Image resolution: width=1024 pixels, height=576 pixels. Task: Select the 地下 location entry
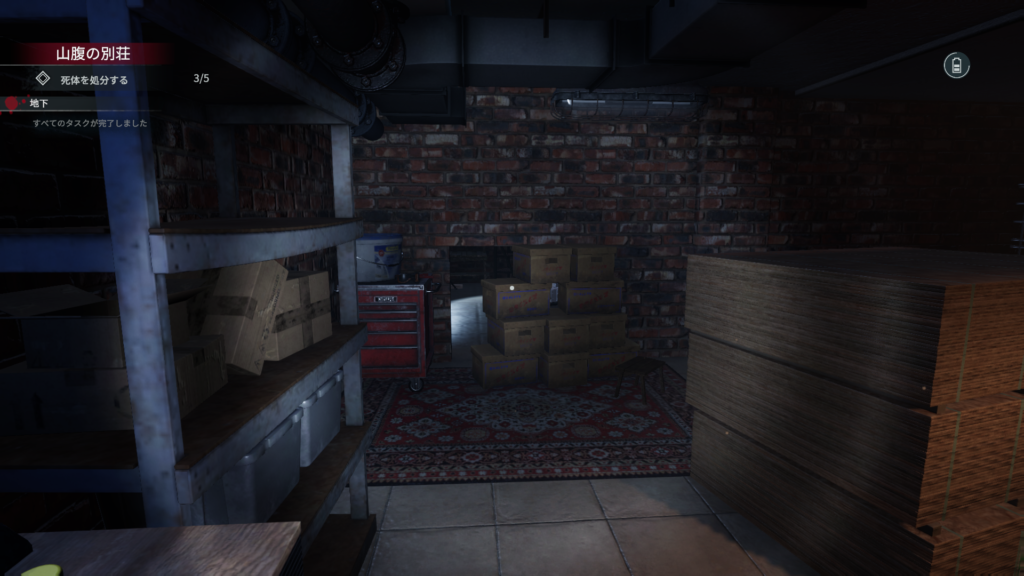coord(39,103)
